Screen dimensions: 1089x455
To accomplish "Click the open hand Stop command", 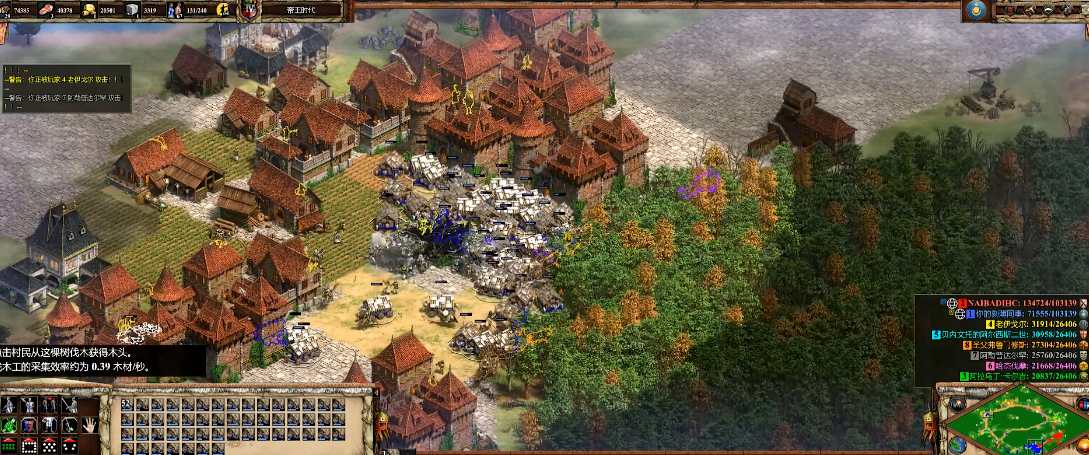I will point(90,424).
